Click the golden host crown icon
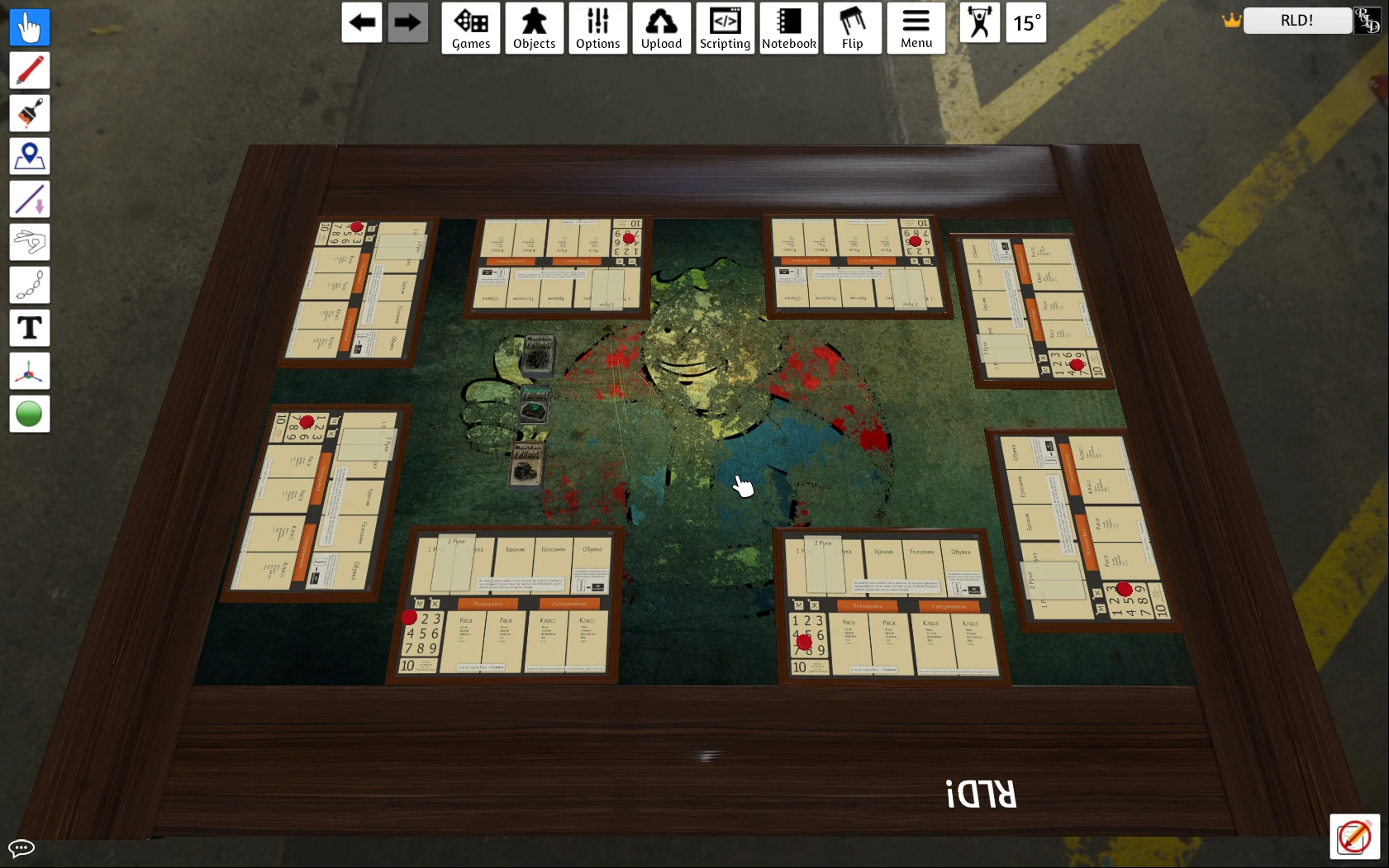Screen dimensions: 1389x868 pyautogui.click(x=1231, y=21)
